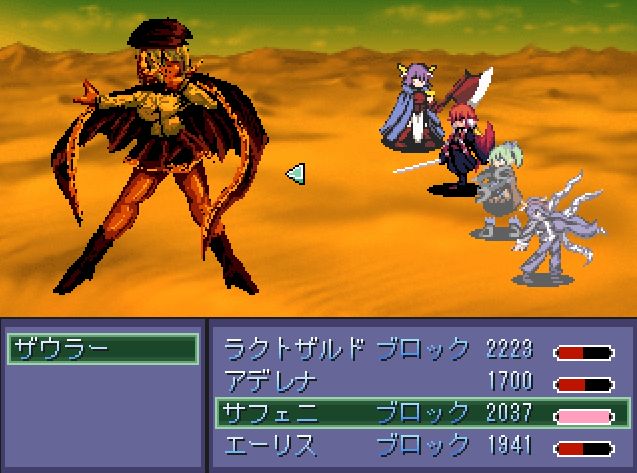Viewport: 637px width, 473px height.
Task: Select the enemy ザウラー in the target list
Action: (102, 349)
